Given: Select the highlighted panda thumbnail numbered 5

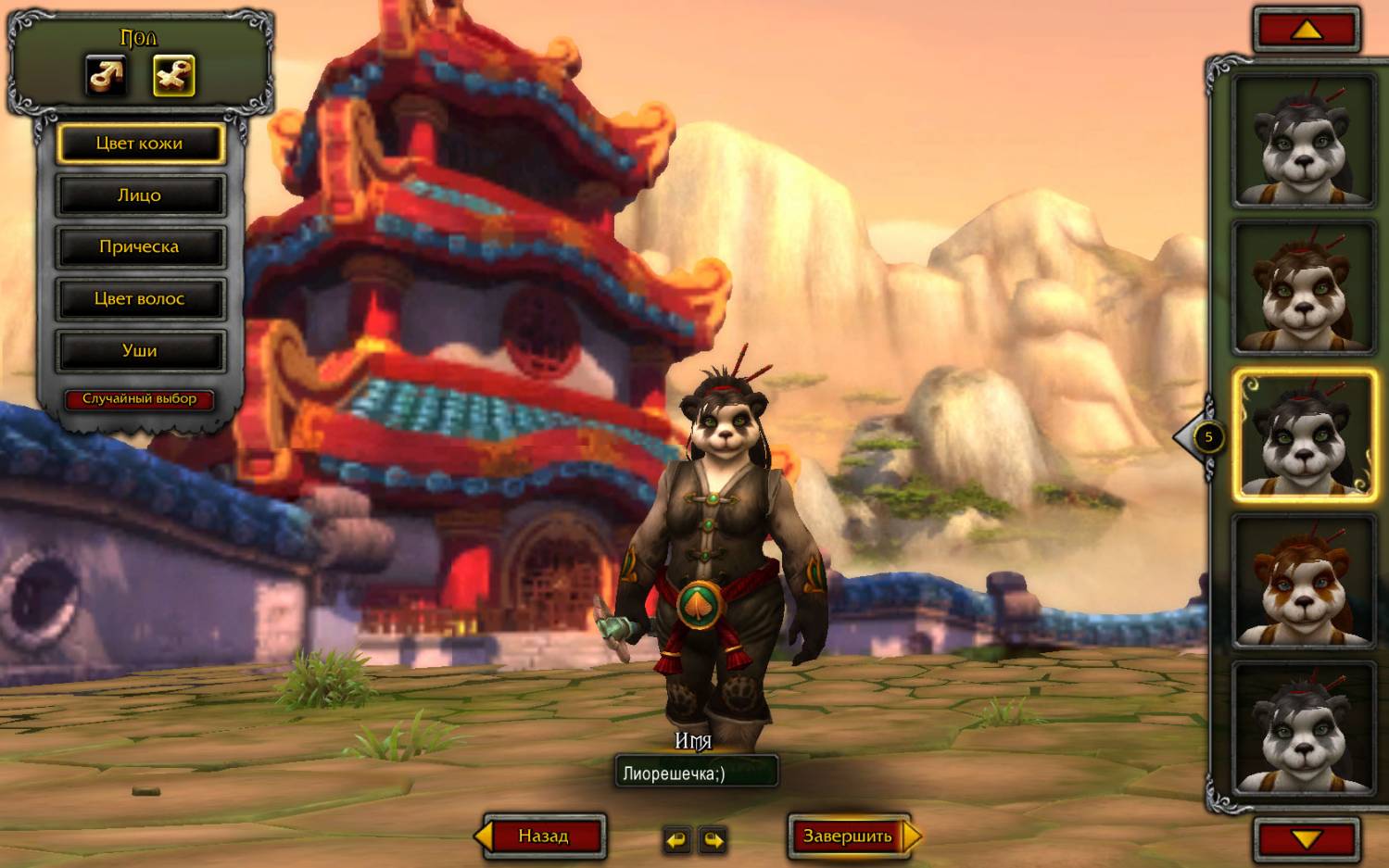Looking at the screenshot, I should tap(1303, 435).
